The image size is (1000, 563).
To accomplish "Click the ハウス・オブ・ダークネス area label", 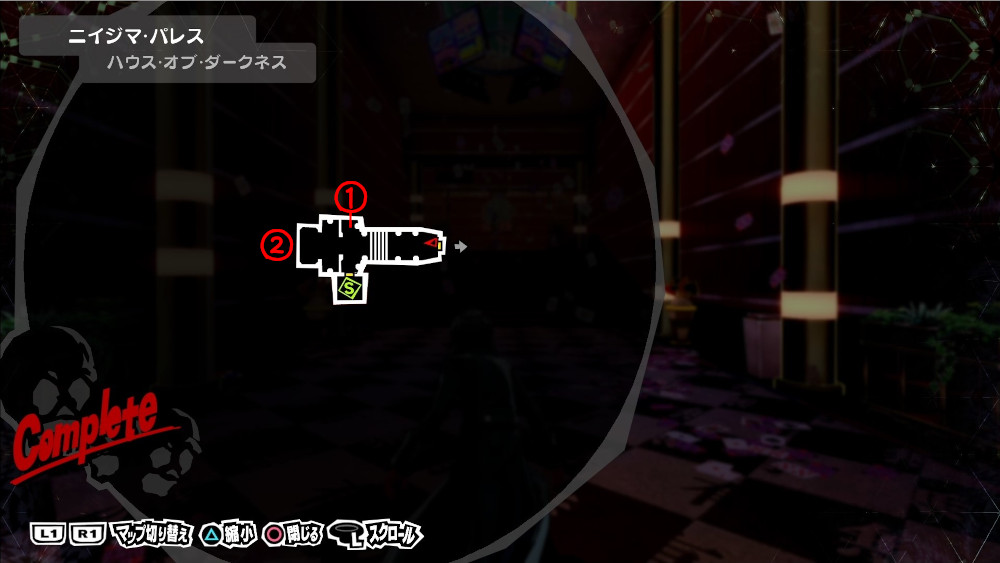I will [x=197, y=62].
